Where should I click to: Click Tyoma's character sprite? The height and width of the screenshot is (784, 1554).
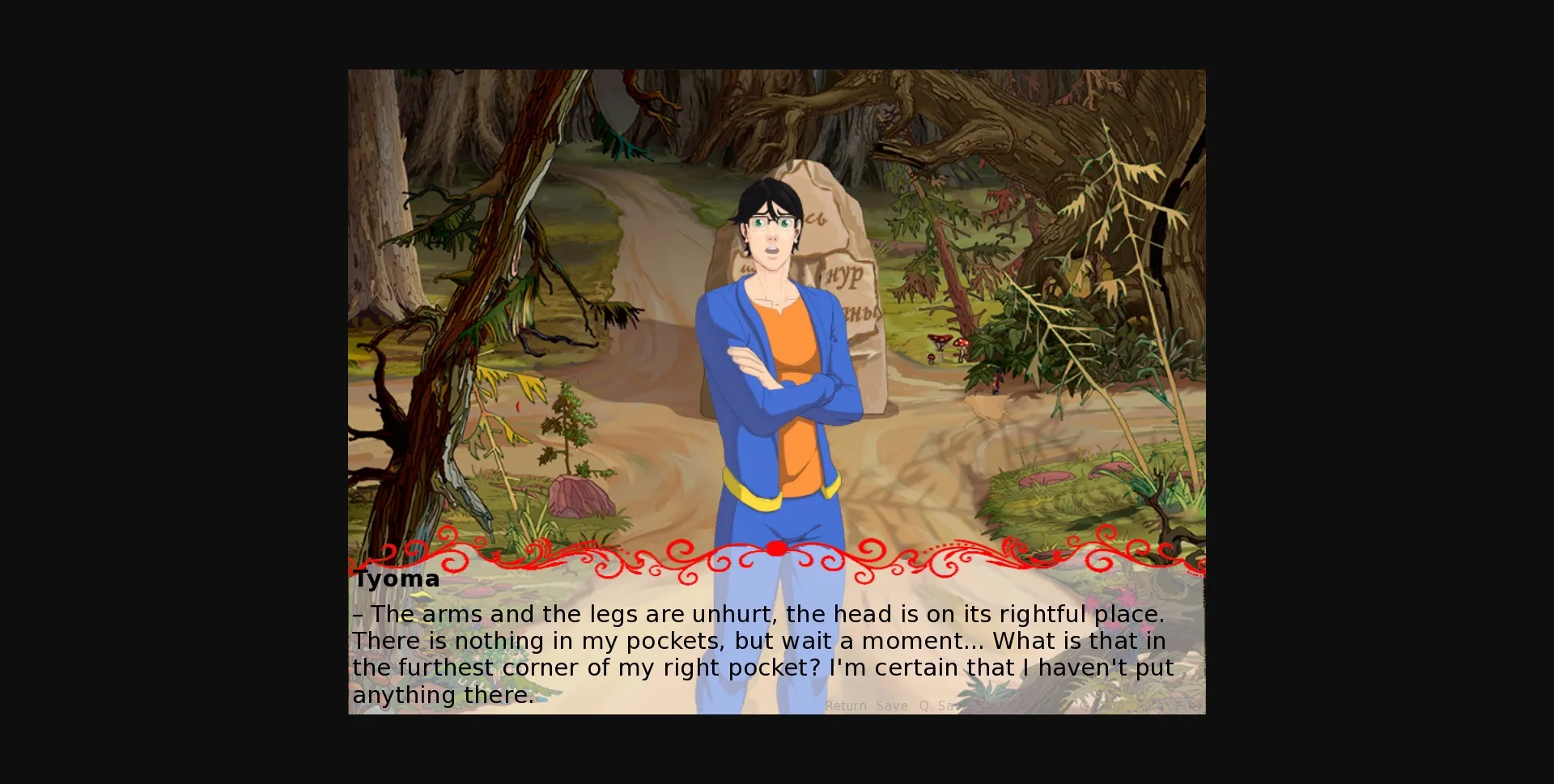click(x=777, y=364)
